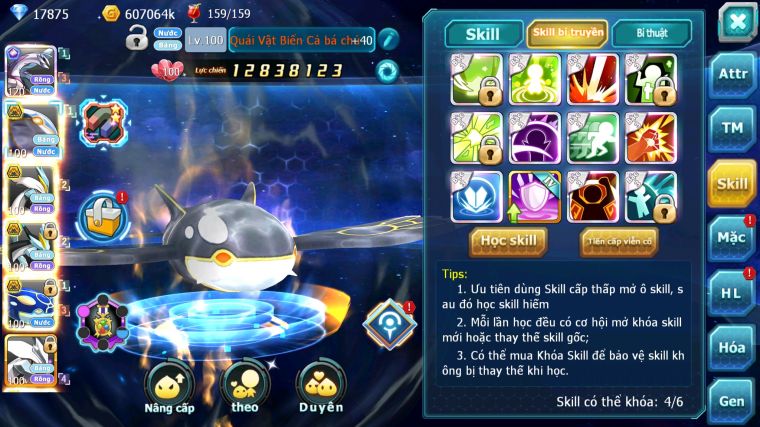760x427 pixels.
Task: Open the Attr side tab
Action: click(x=732, y=74)
